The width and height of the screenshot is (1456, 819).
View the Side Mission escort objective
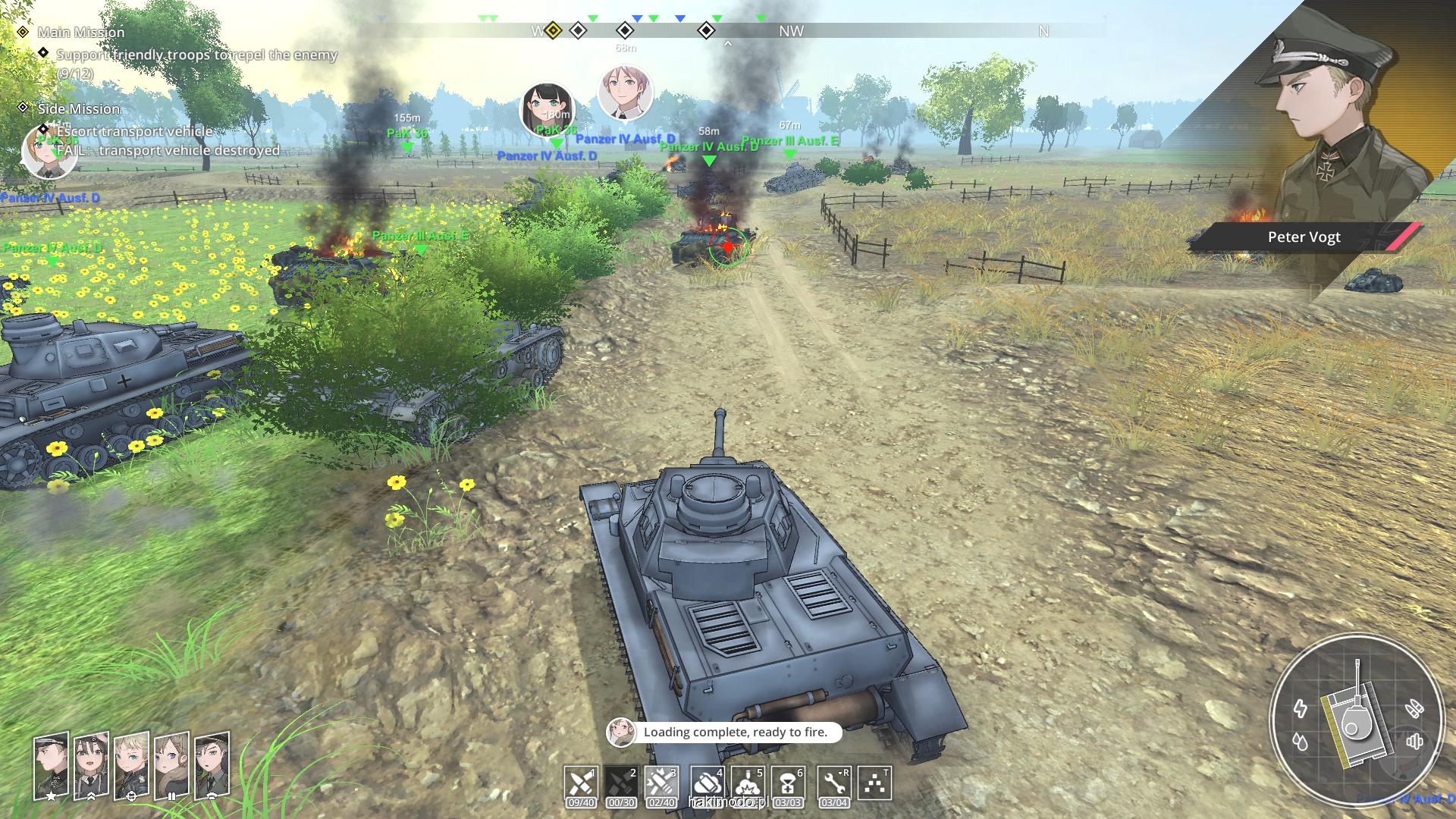[x=134, y=131]
